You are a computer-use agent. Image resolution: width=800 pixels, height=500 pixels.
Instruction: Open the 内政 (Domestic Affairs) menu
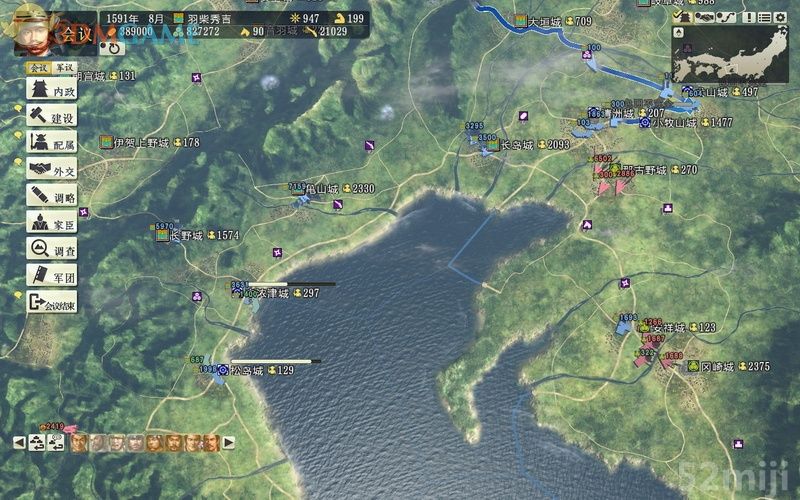50,91
